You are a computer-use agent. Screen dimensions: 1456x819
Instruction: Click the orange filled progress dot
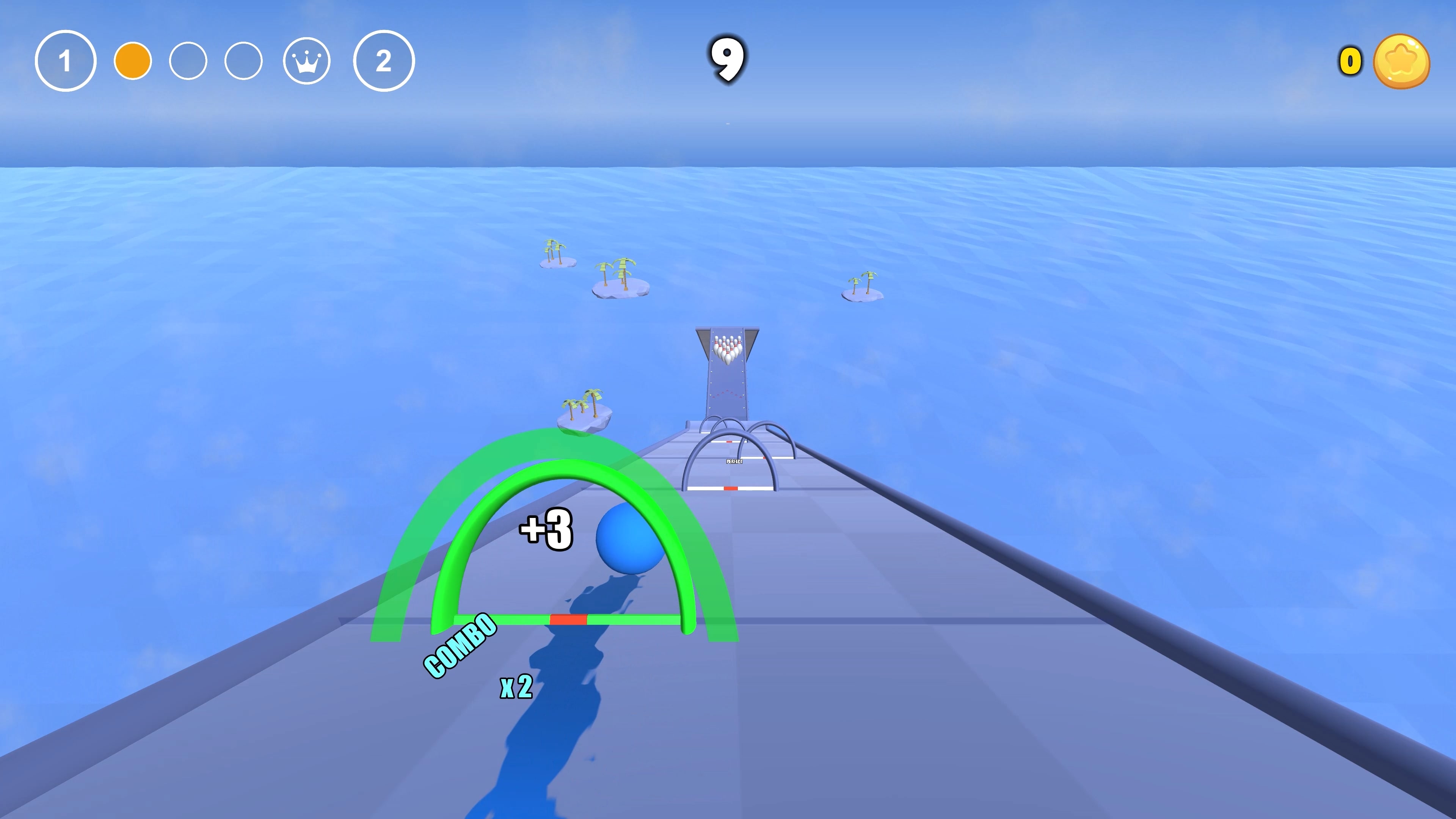133,61
